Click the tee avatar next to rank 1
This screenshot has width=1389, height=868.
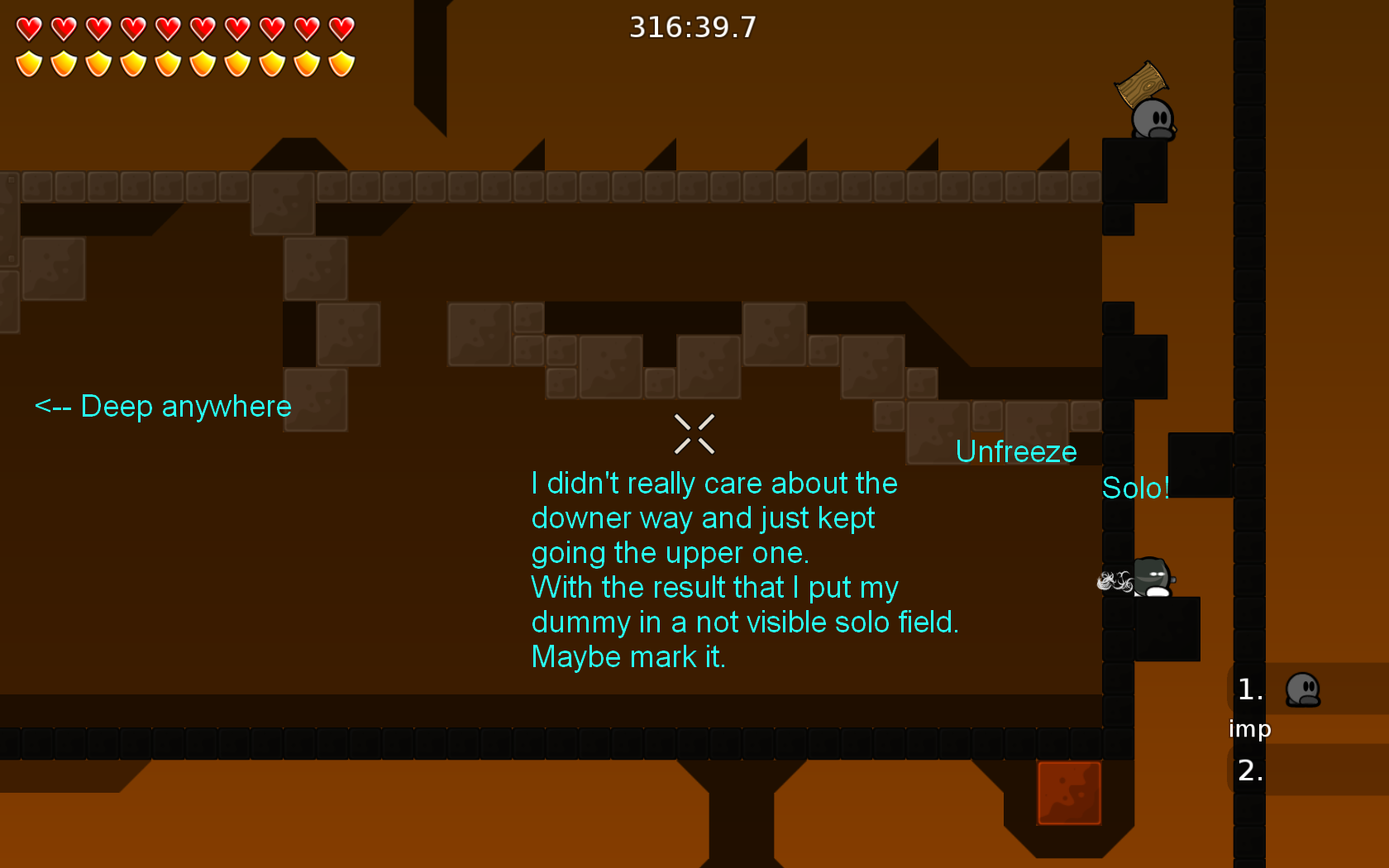tap(1303, 690)
